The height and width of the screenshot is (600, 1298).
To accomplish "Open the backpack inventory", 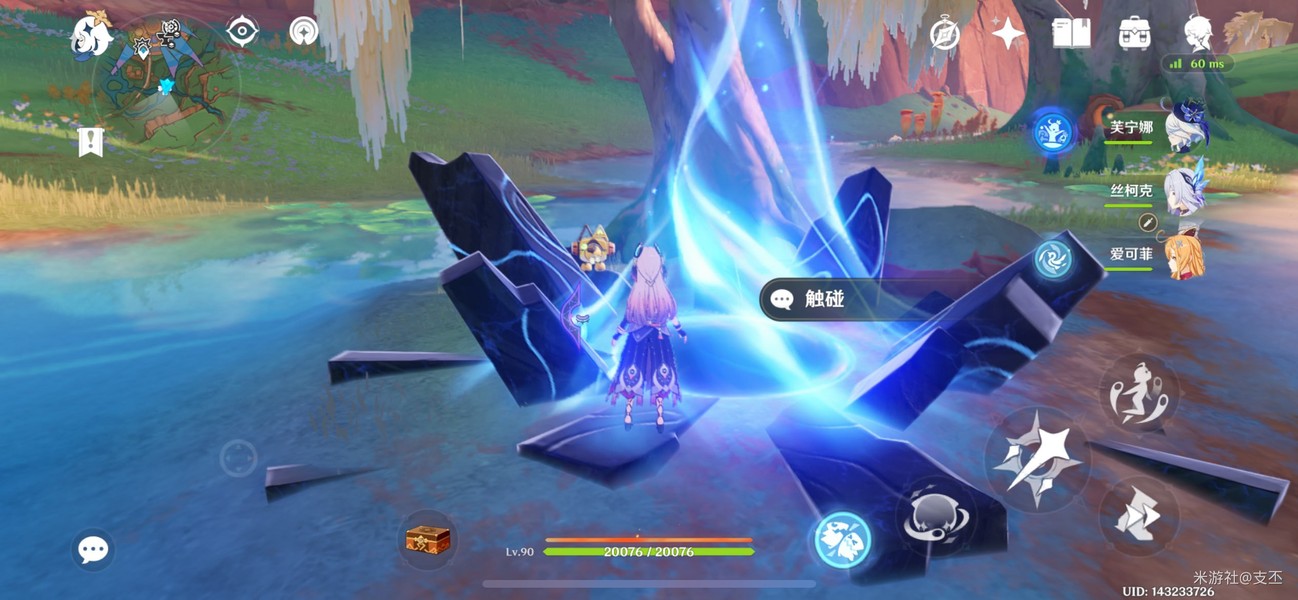I will click(x=1134, y=34).
